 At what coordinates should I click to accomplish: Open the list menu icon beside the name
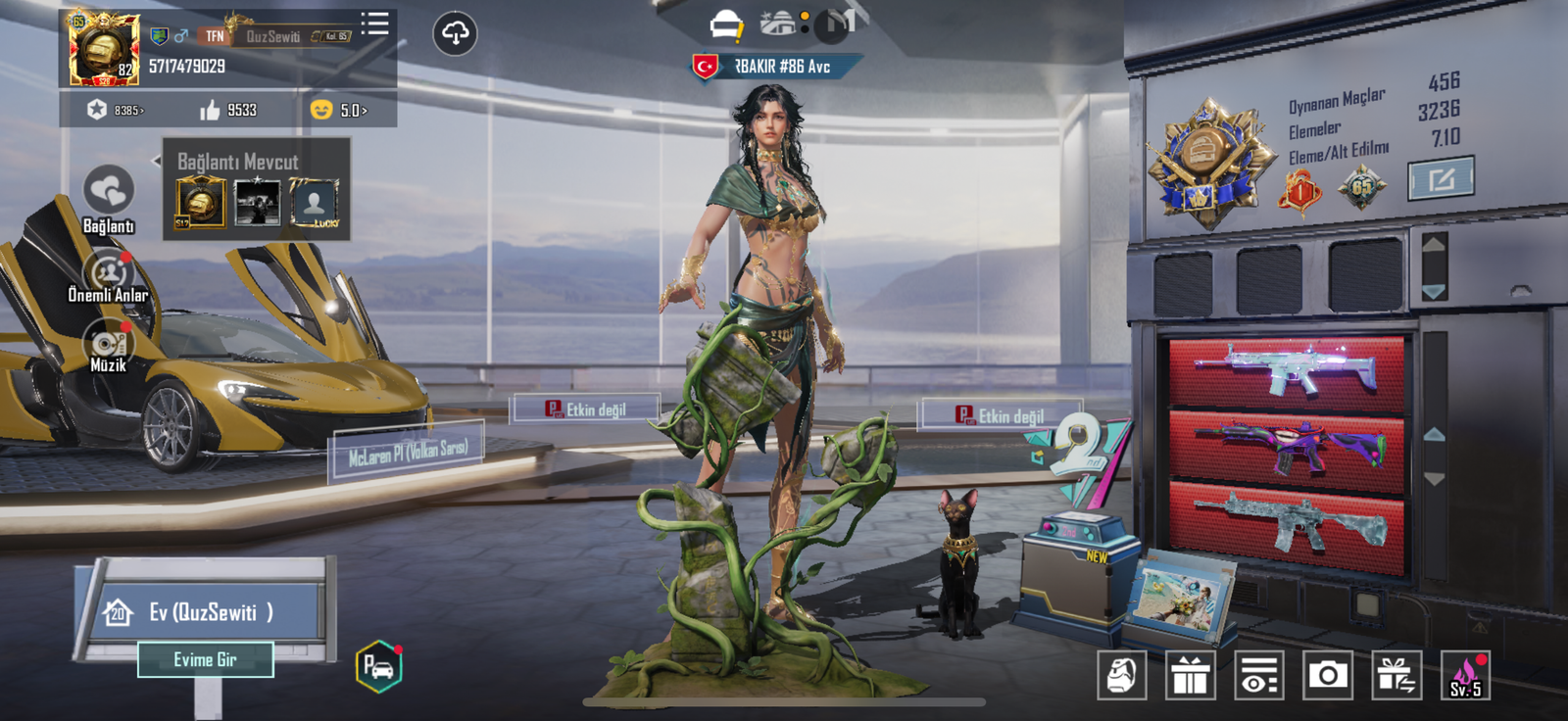(374, 24)
